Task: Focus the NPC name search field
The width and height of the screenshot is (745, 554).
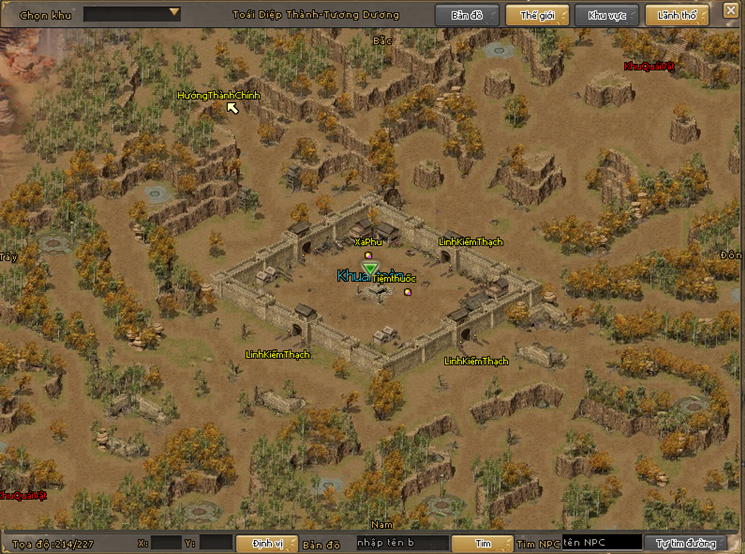Action: pyautogui.click(x=600, y=543)
